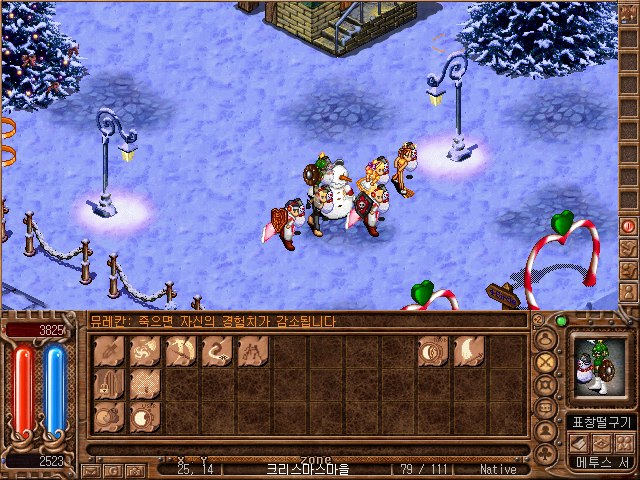Click the camera screenshot button
Screen dimensions: 640x480
click(135, 469)
